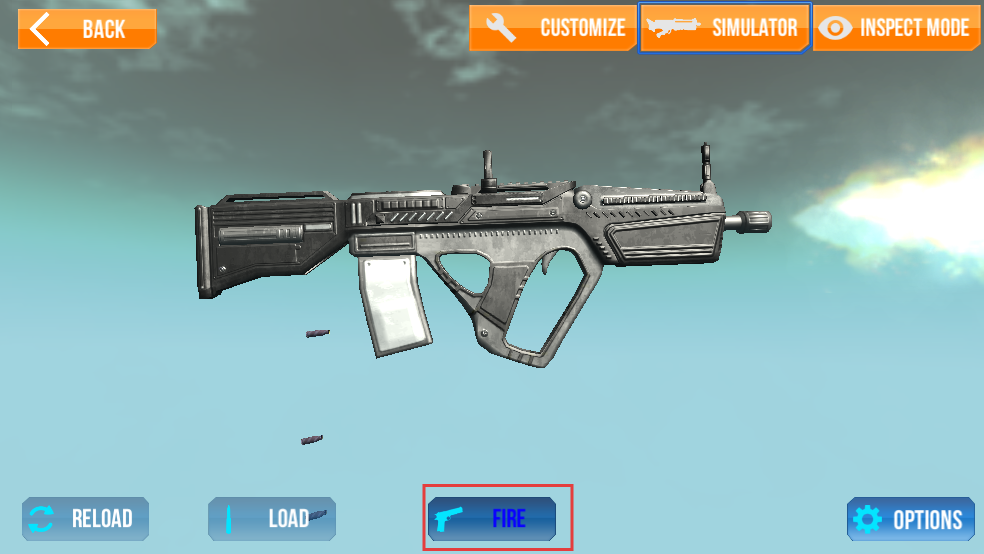Viewport: 984px width, 554px height.
Task: Fire the gun
Action: [x=492, y=519]
